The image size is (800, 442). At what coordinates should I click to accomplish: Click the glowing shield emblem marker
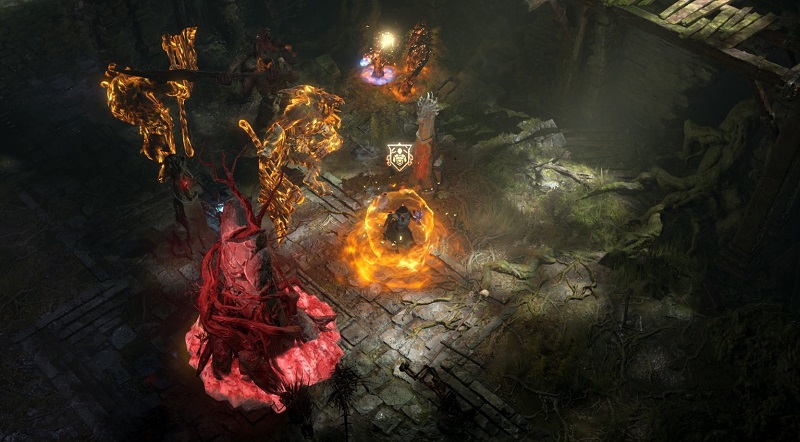tap(399, 157)
